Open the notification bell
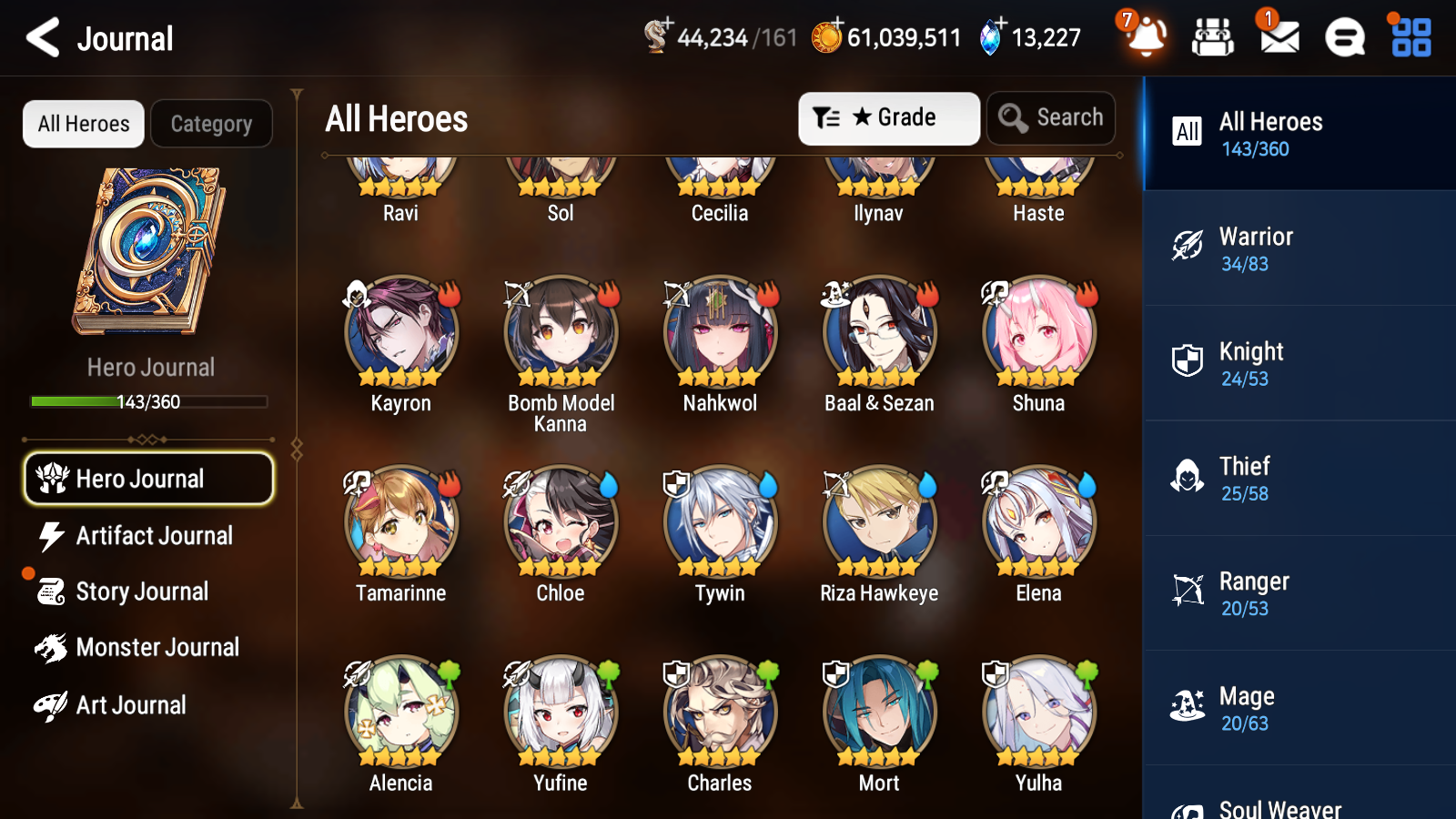The image size is (1456, 819). tap(1146, 37)
